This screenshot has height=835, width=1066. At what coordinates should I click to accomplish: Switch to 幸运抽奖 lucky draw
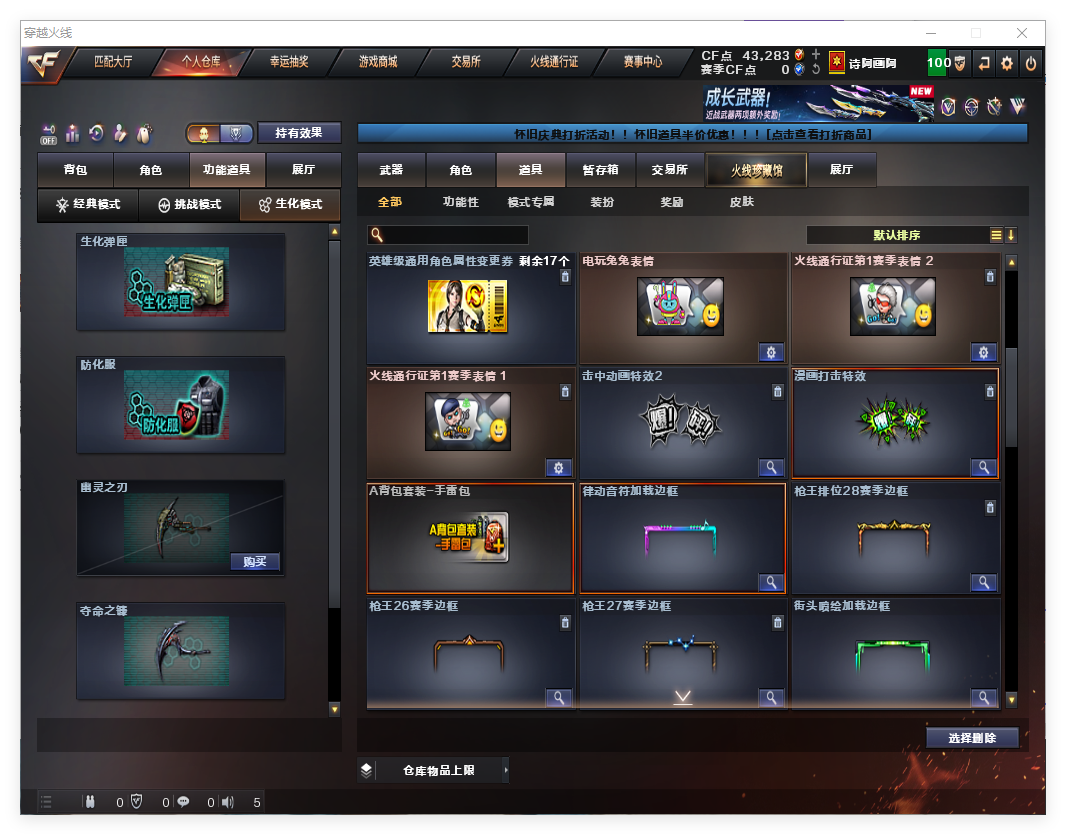[x=289, y=62]
